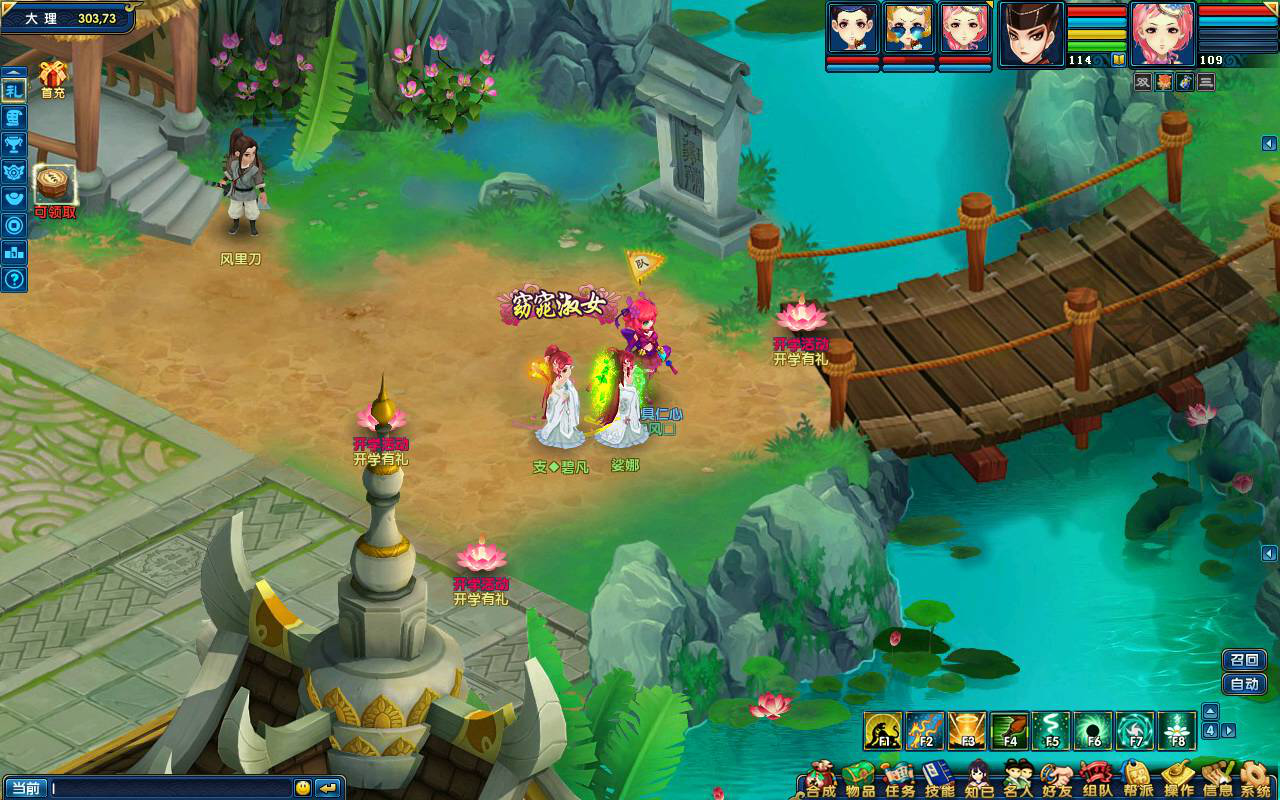Use the F4 roasted drumstick item
The width and height of the screenshot is (1280, 800).
(1009, 731)
